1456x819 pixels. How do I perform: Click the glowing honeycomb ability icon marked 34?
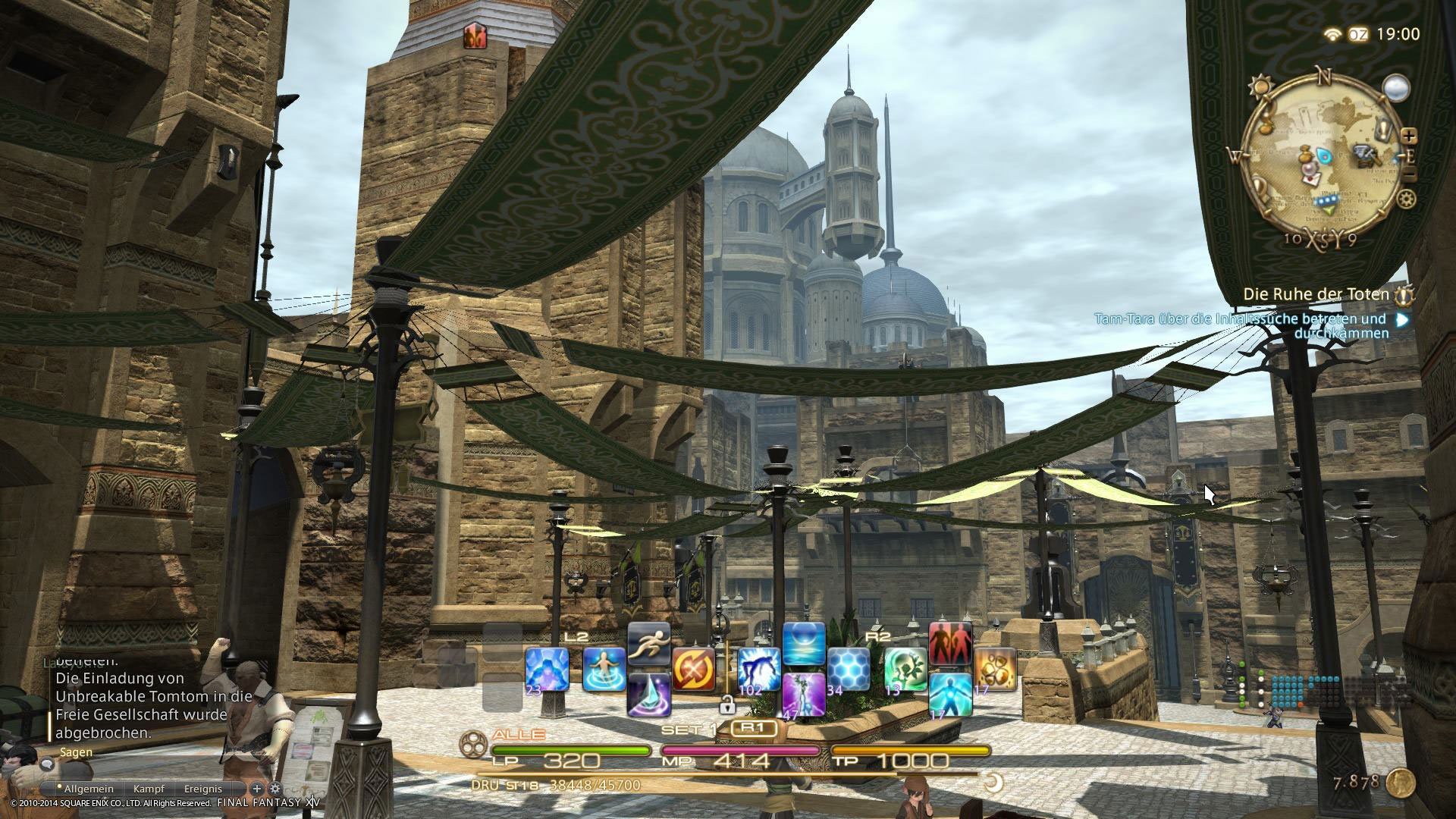[849, 667]
